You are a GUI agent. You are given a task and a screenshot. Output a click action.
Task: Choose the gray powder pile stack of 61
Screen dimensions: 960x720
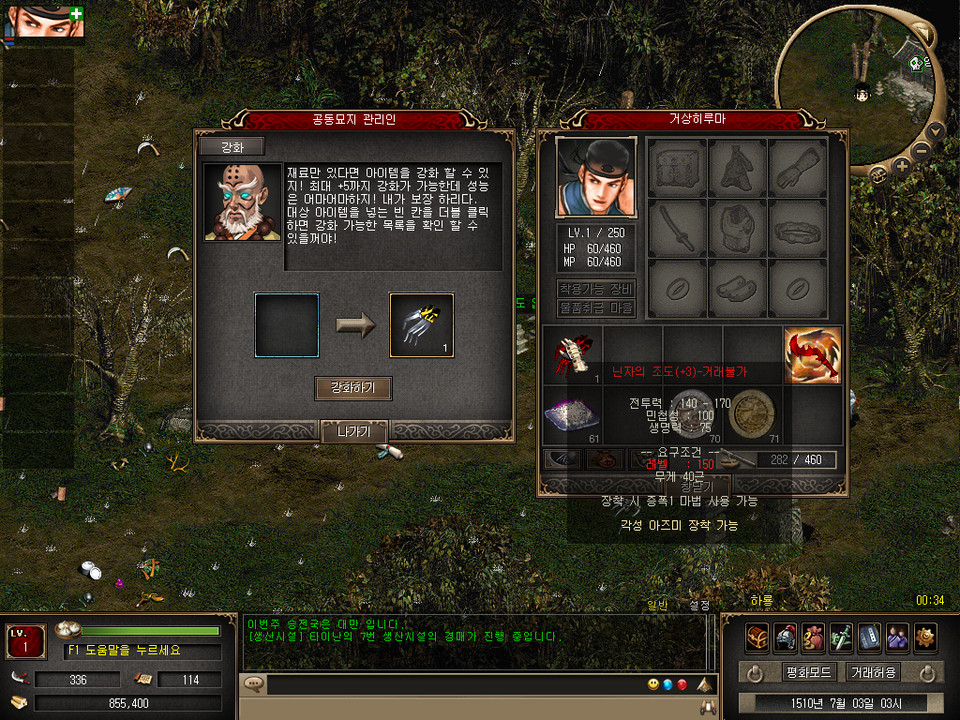click(x=571, y=414)
